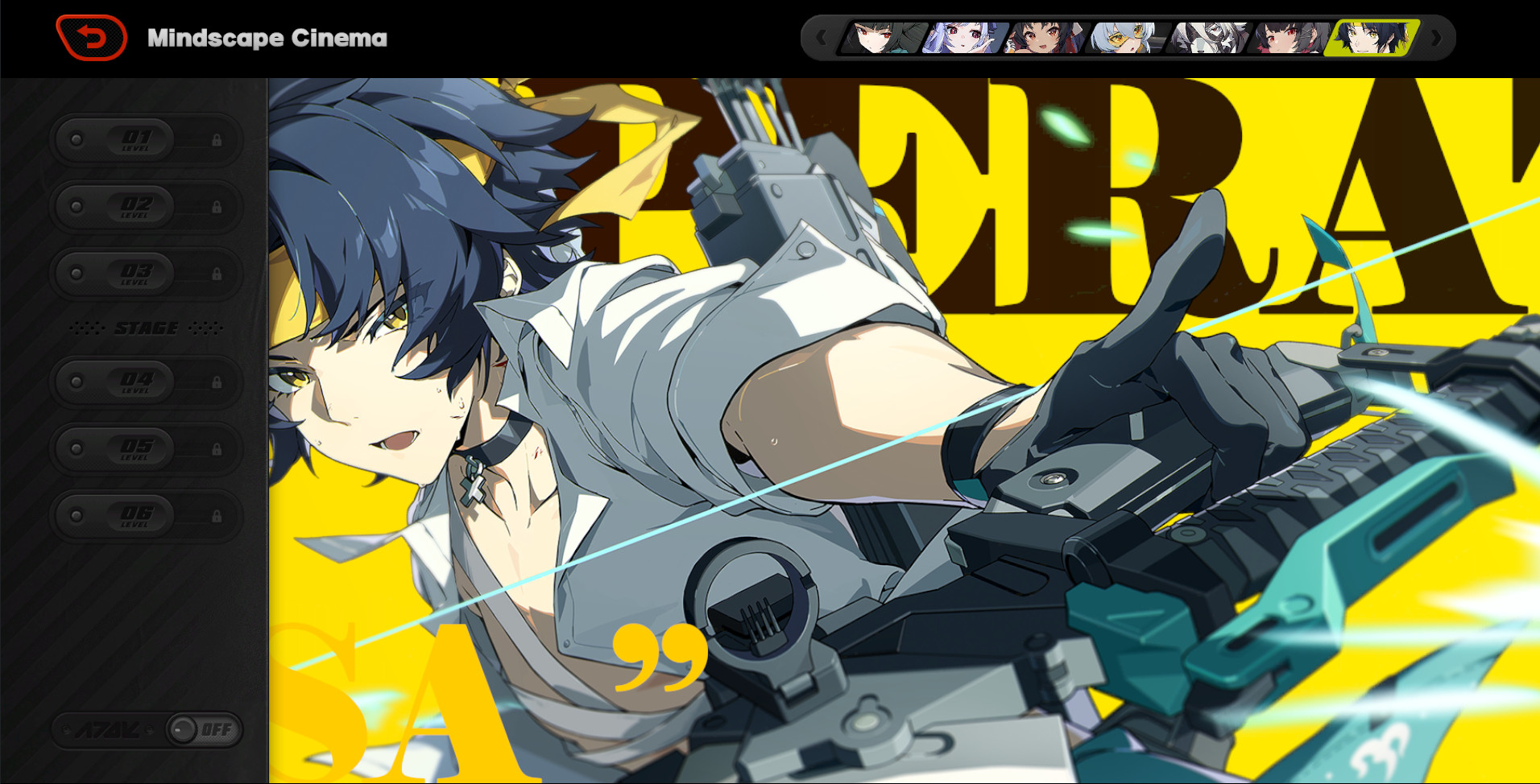This screenshot has height=784, width=1540.
Task: Click the lock icon on Level 03
Action: (219, 274)
